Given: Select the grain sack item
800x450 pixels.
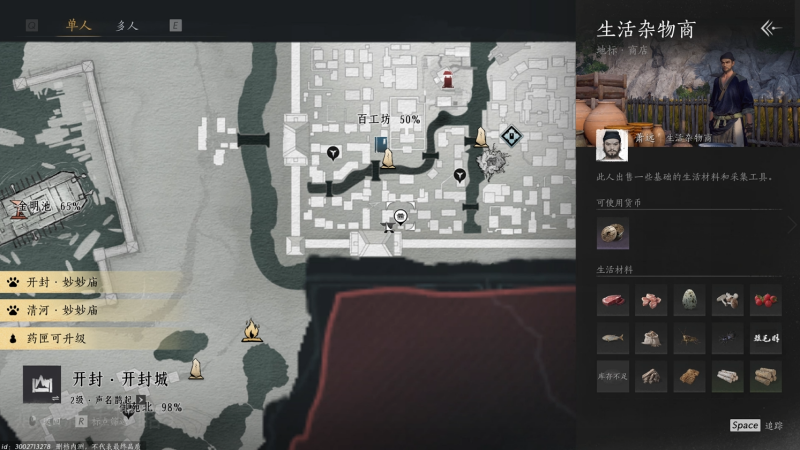Looking at the screenshot, I should point(651,338).
